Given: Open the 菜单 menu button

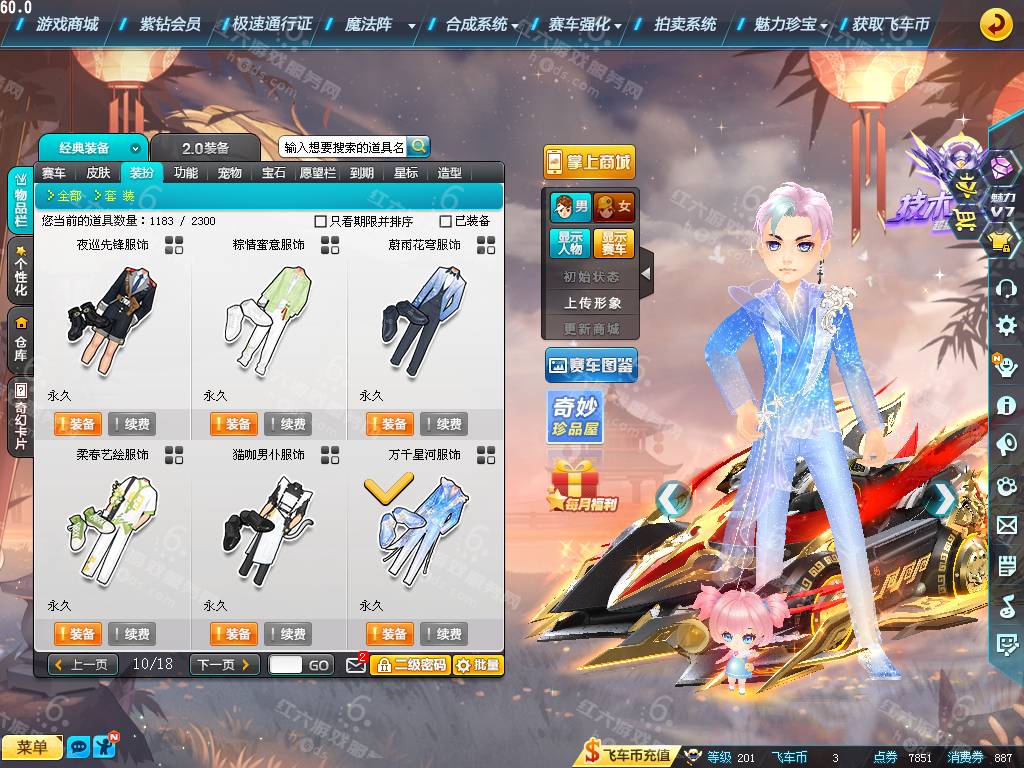Looking at the screenshot, I should pyautogui.click(x=32, y=747).
